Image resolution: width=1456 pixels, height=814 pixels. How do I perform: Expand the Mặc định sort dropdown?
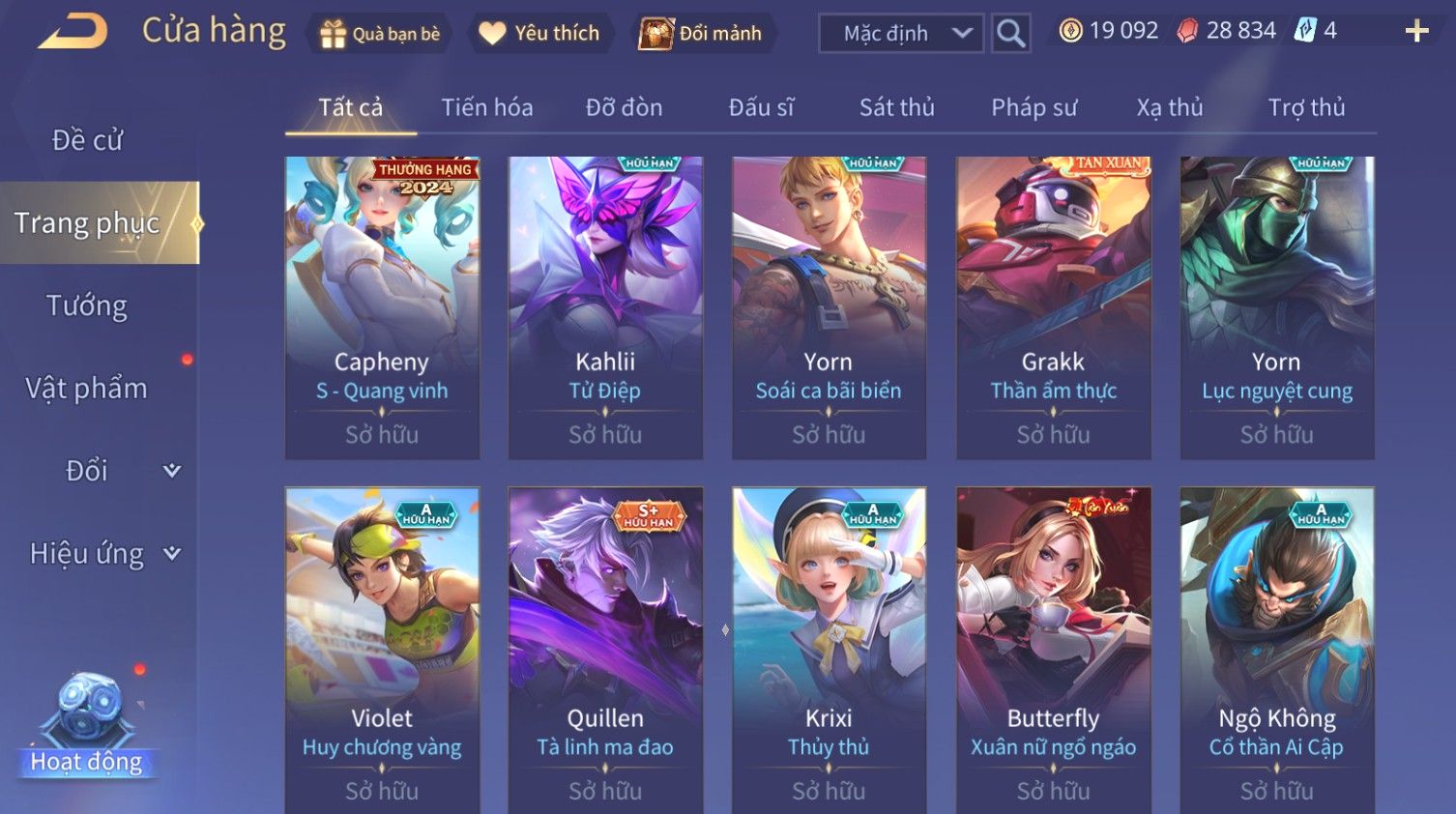click(901, 34)
